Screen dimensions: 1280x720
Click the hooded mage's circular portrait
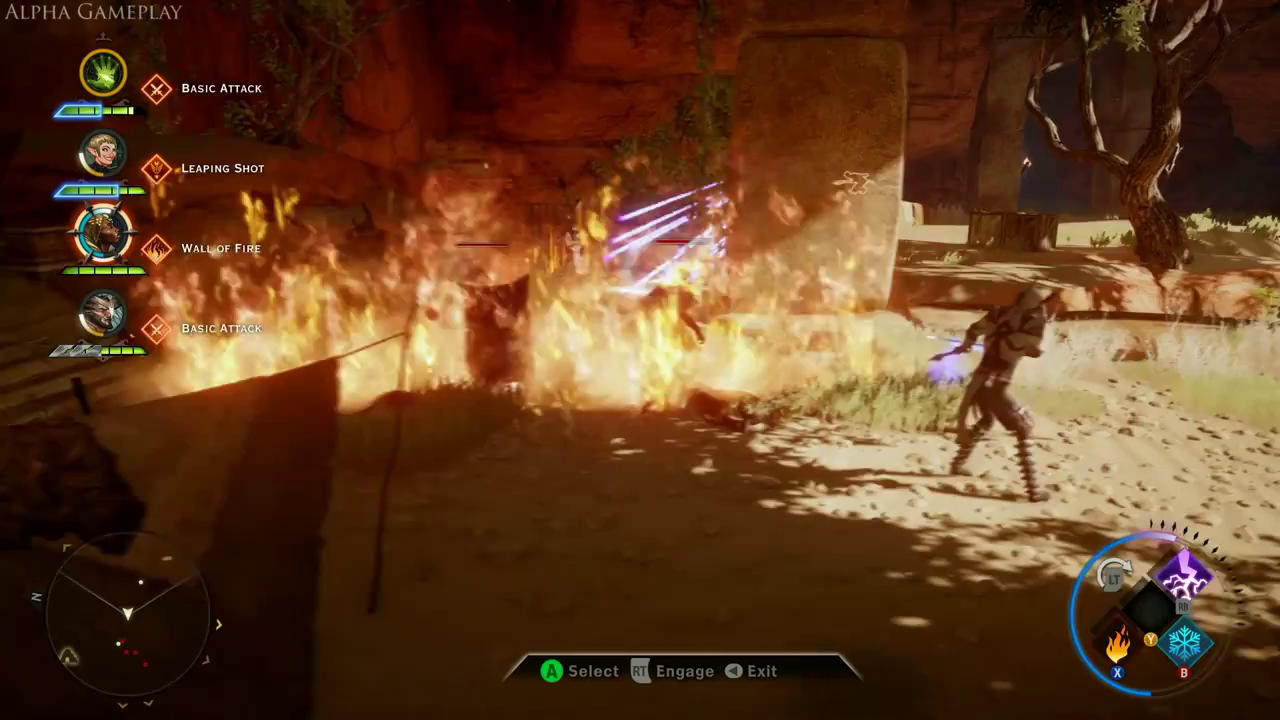pyautogui.click(x=103, y=233)
